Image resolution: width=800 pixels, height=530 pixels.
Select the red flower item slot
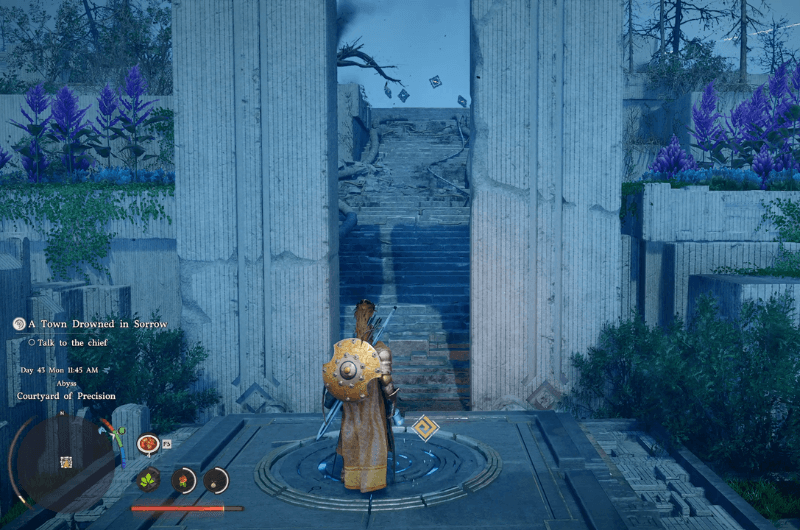click(184, 480)
